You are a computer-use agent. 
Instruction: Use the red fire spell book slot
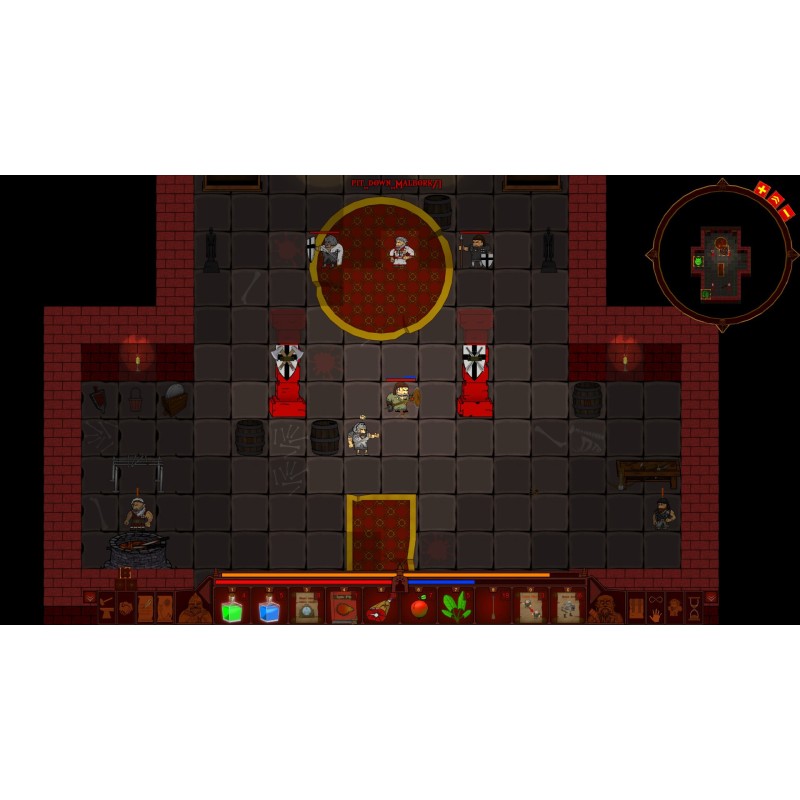tap(344, 608)
